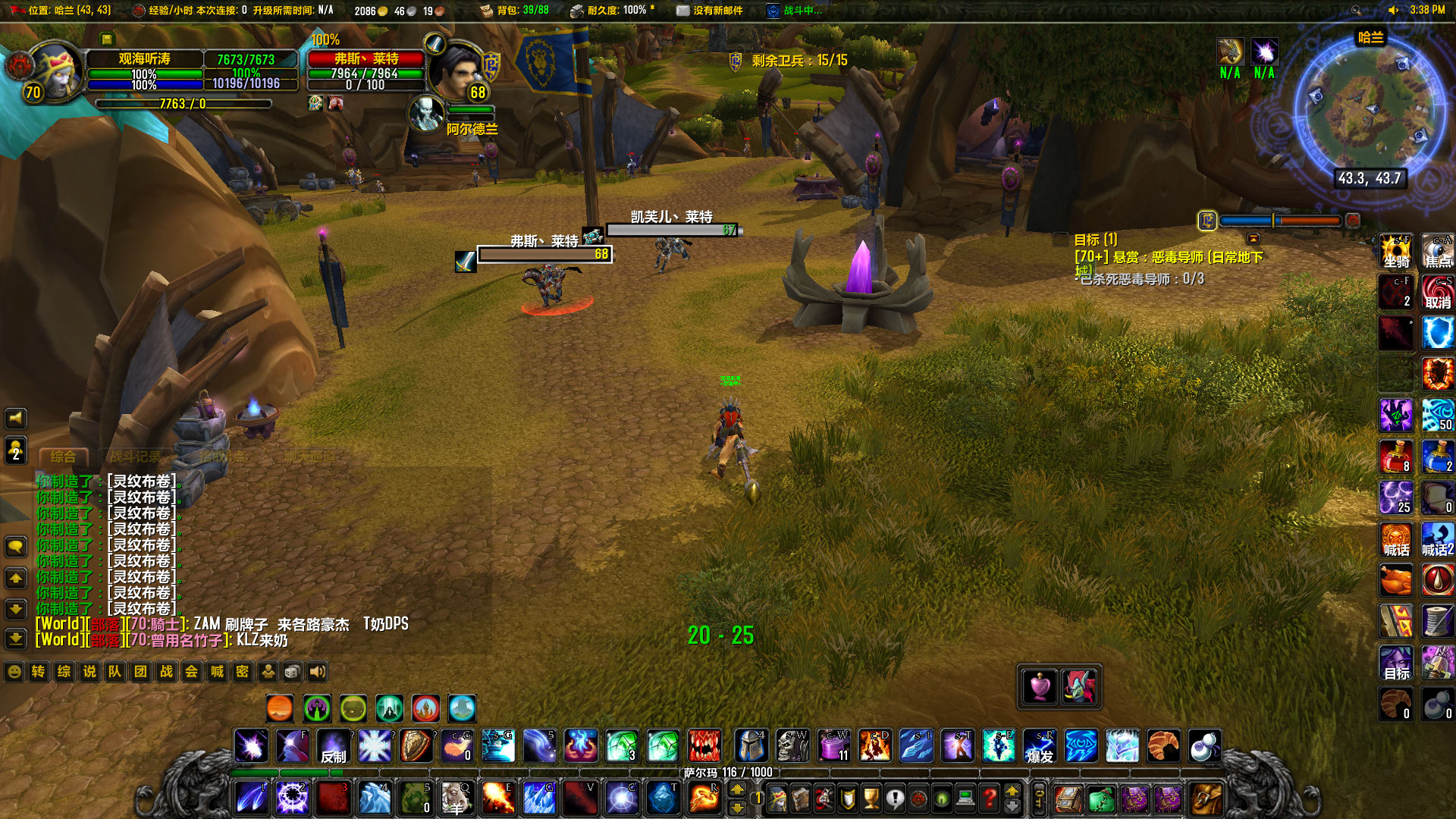Viewport: 1456px width, 819px height.
Task: Click the dice roll icon below the chat
Action: (291, 672)
